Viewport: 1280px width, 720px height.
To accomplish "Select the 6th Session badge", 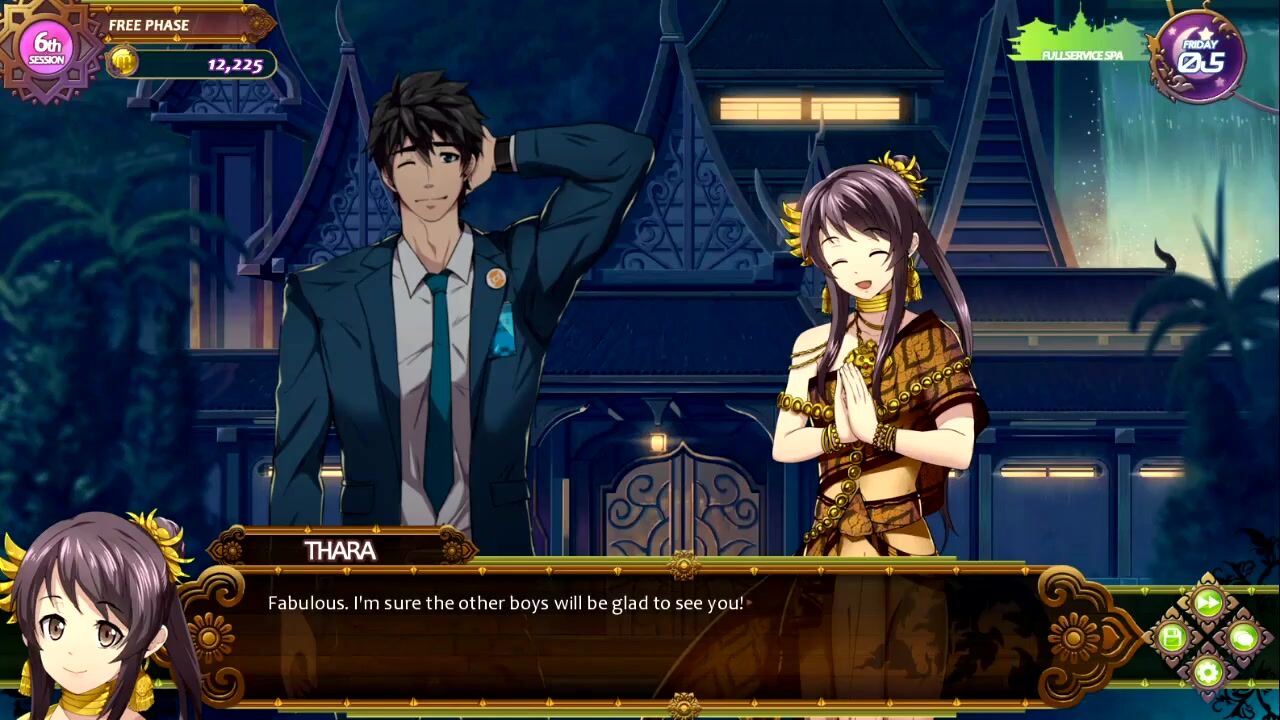I will click(x=47, y=47).
